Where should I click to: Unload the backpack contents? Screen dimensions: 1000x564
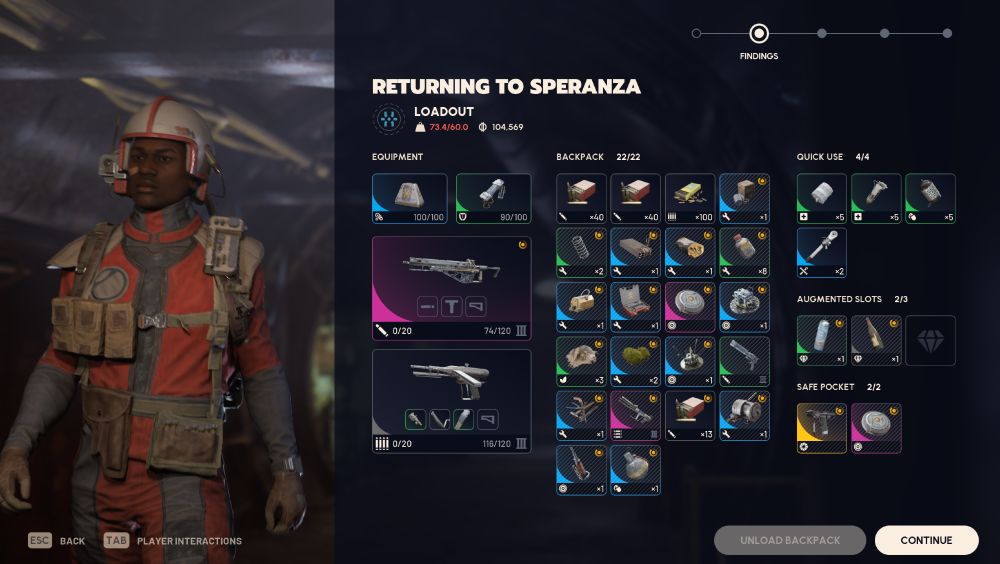790,540
